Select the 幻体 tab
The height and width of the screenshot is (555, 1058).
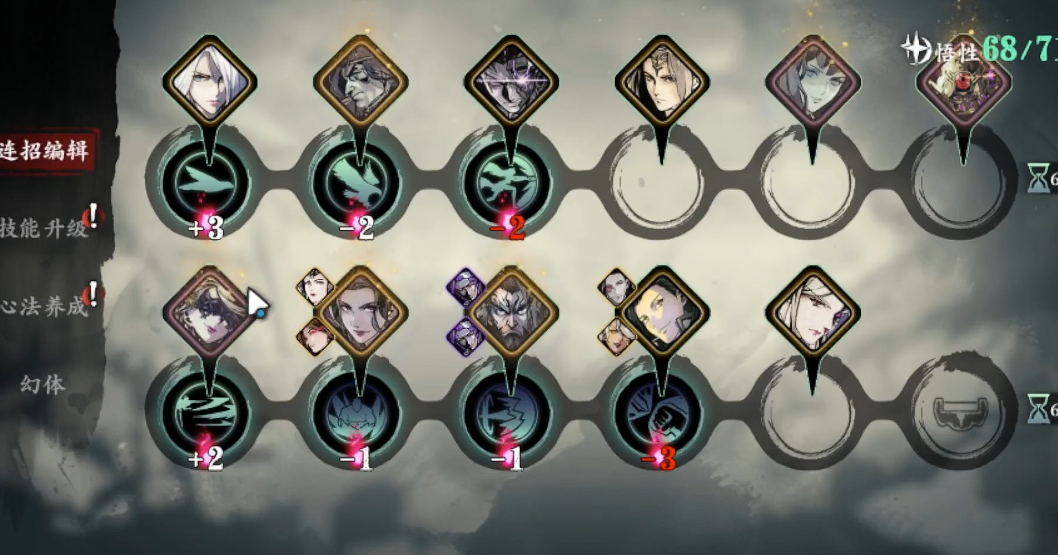pyautogui.click(x=43, y=383)
